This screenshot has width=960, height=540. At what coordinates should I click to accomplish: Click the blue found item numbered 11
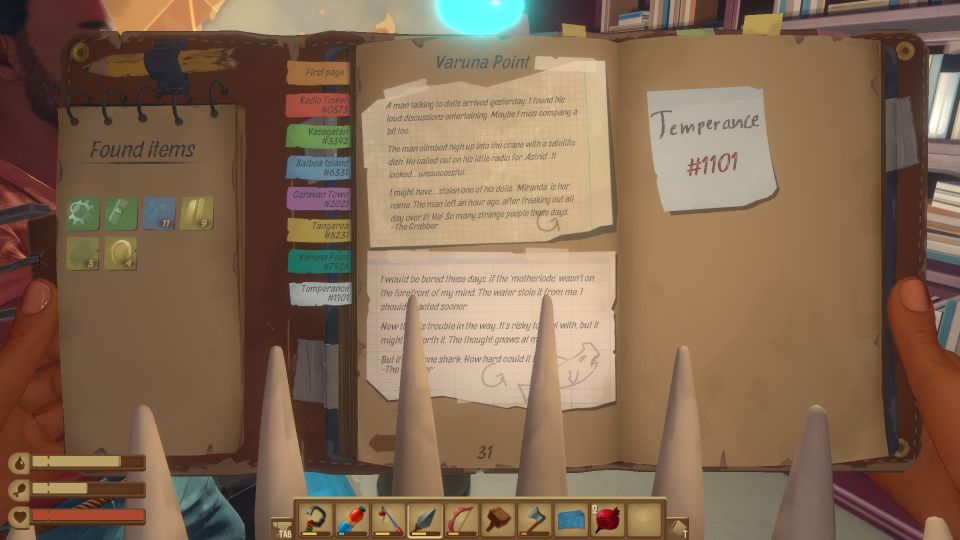tap(159, 212)
